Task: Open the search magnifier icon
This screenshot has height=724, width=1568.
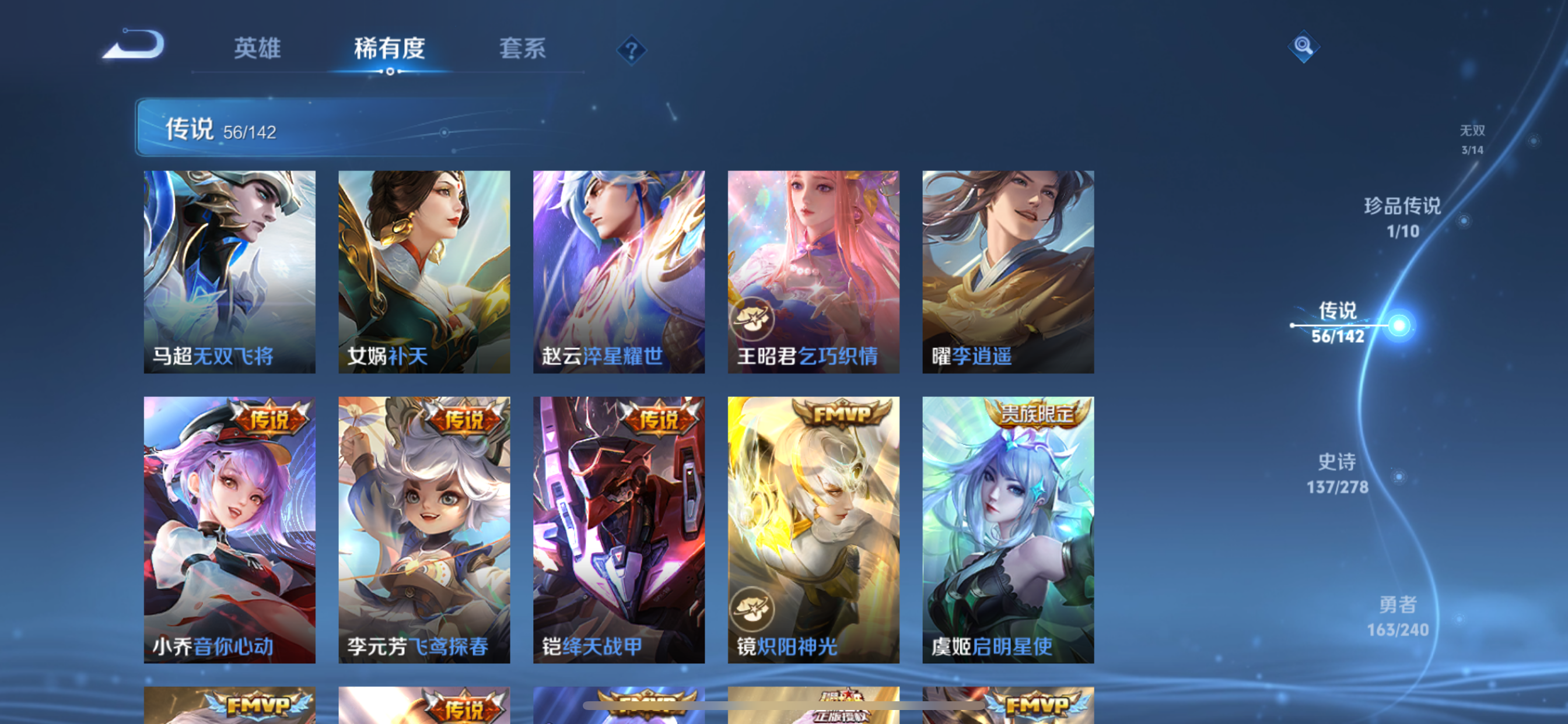Action: [x=1304, y=47]
